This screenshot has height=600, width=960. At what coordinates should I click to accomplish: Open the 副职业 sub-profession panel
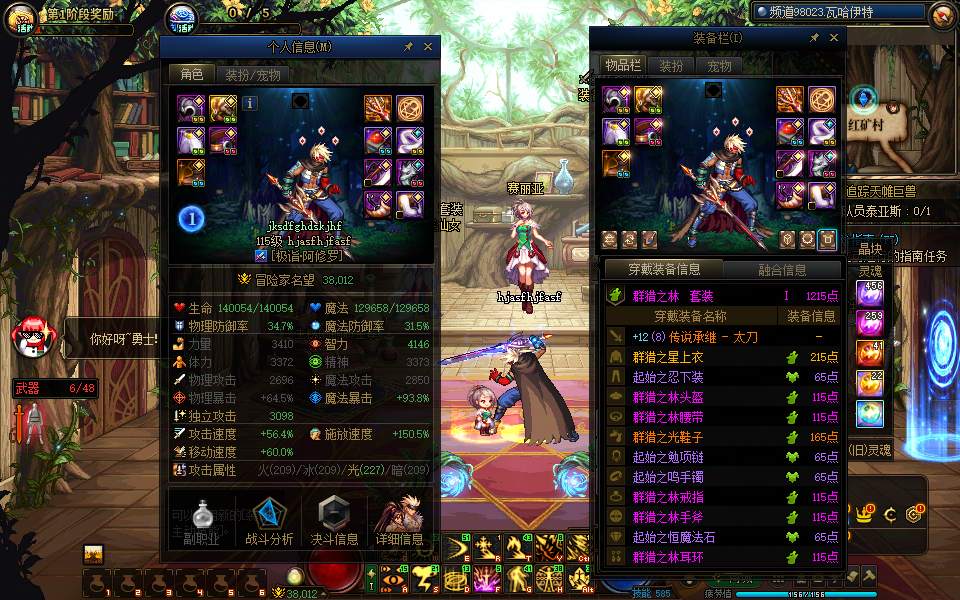click(x=203, y=521)
